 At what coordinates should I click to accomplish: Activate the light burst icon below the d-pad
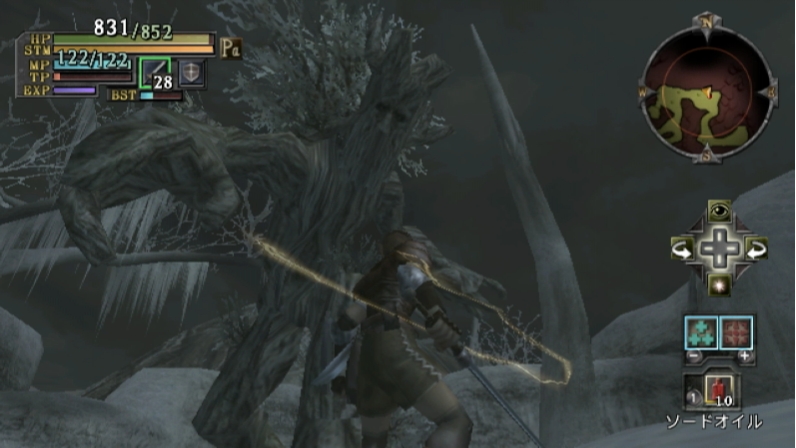[x=718, y=284]
